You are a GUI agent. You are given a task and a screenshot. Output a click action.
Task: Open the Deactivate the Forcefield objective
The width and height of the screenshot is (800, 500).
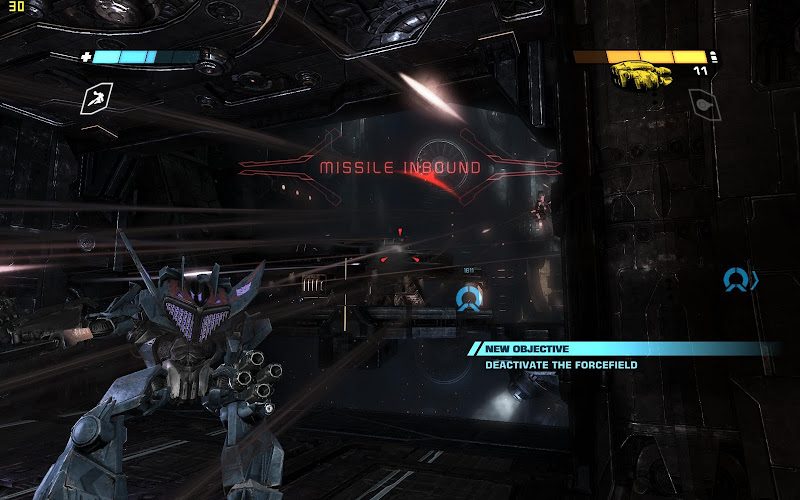tap(561, 365)
